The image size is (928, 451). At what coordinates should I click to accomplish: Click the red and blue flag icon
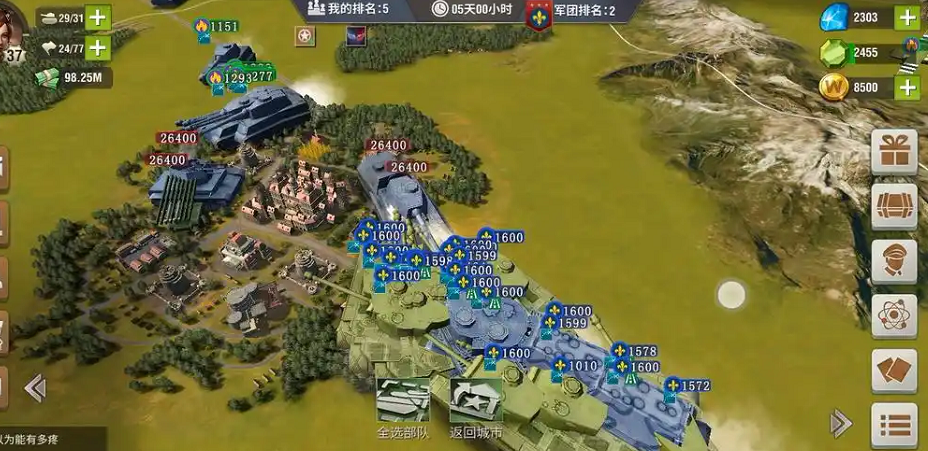click(x=355, y=37)
